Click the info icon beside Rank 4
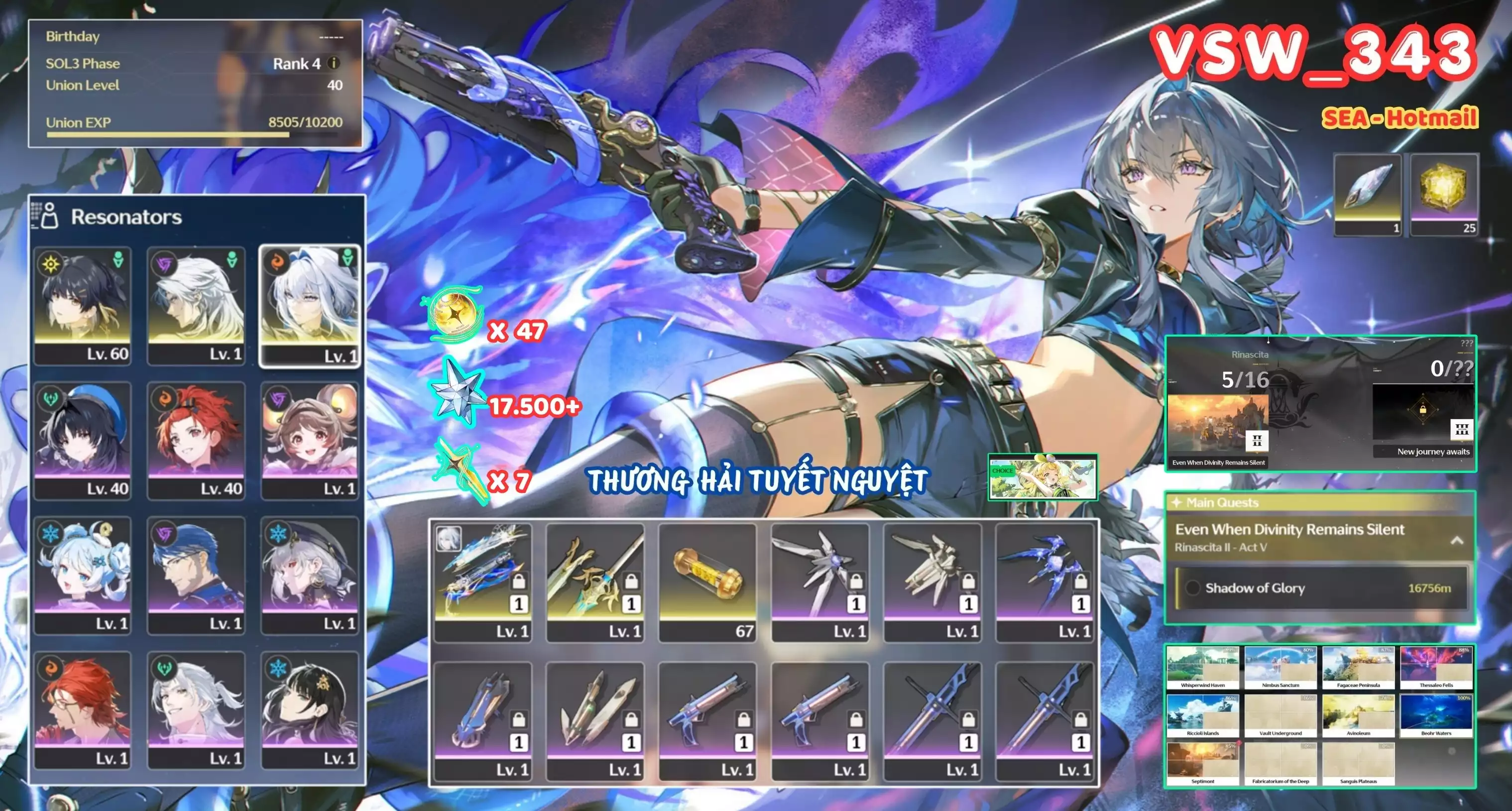Image resolution: width=1512 pixels, height=811 pixels. pos(334,63)
